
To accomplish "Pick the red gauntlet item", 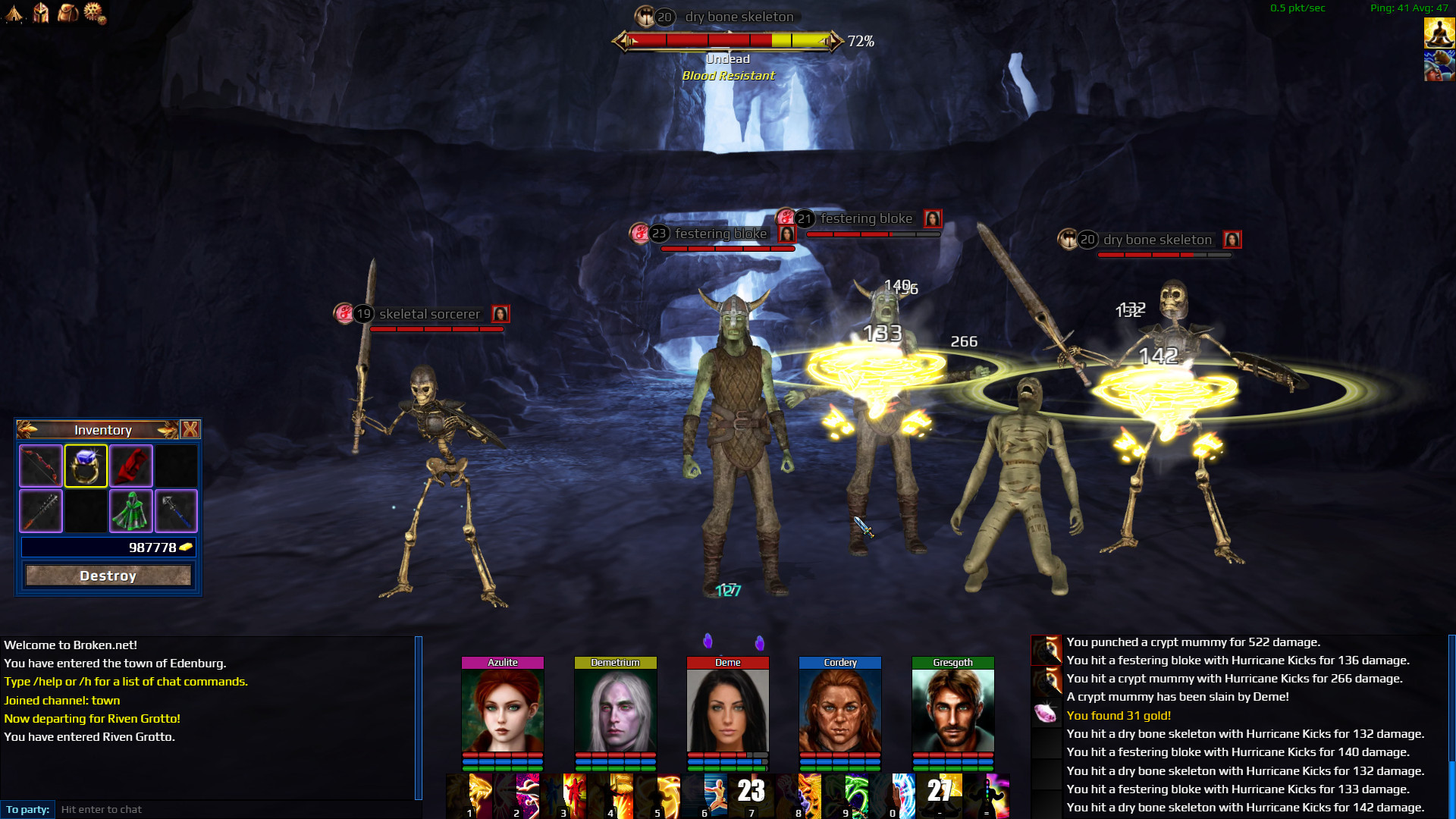I will click(131, 466).
